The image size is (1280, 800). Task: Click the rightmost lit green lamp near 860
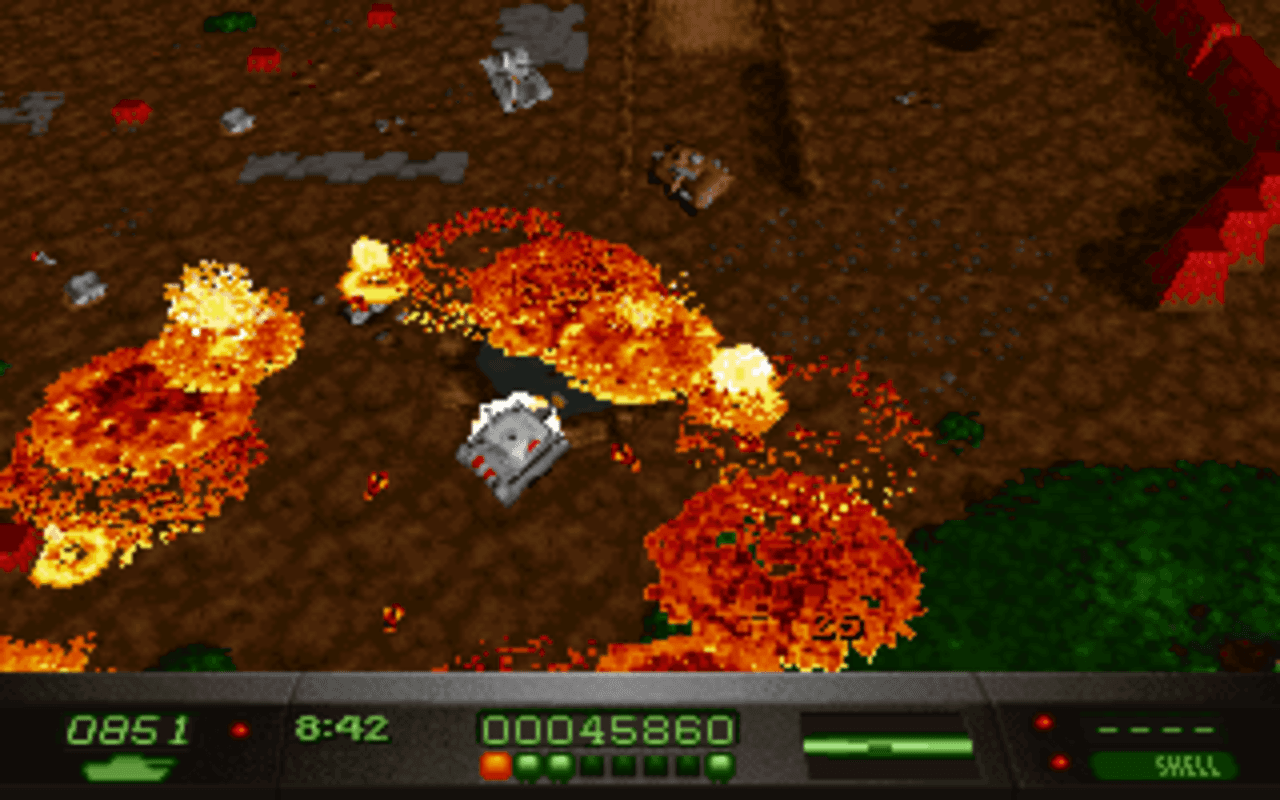(x=718, y=766)
